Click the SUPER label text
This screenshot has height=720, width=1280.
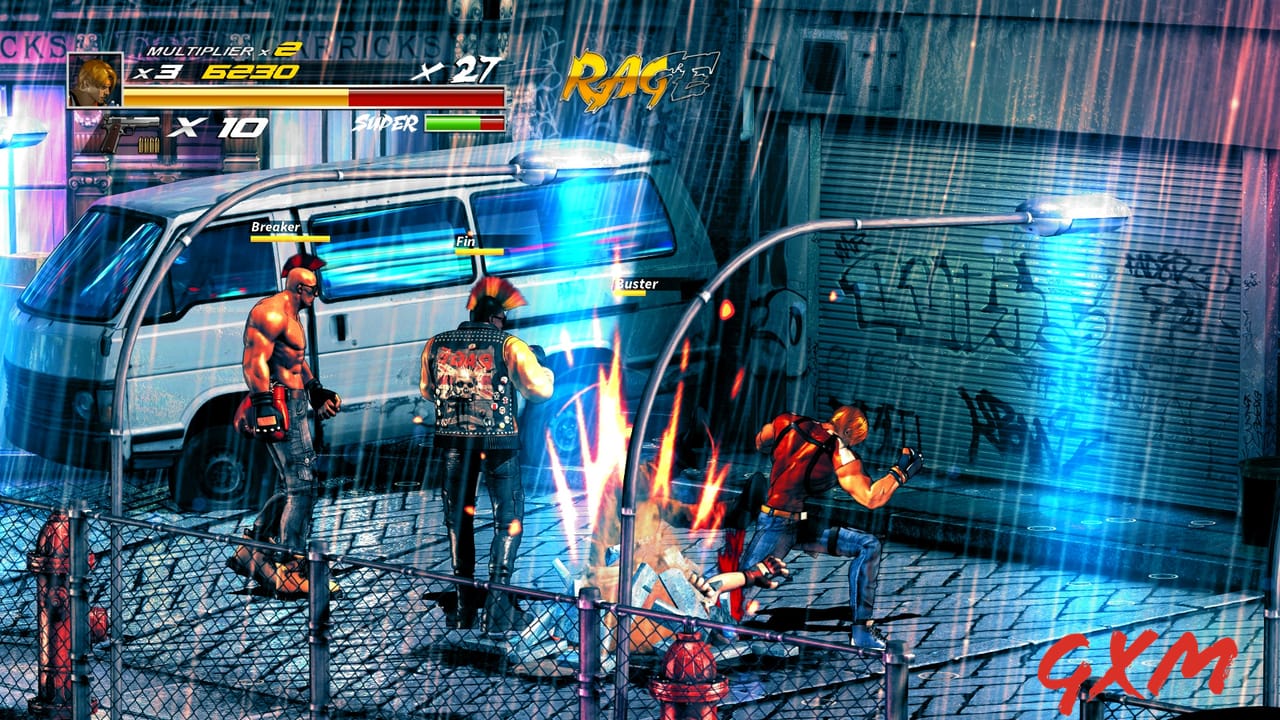point(386,123)
